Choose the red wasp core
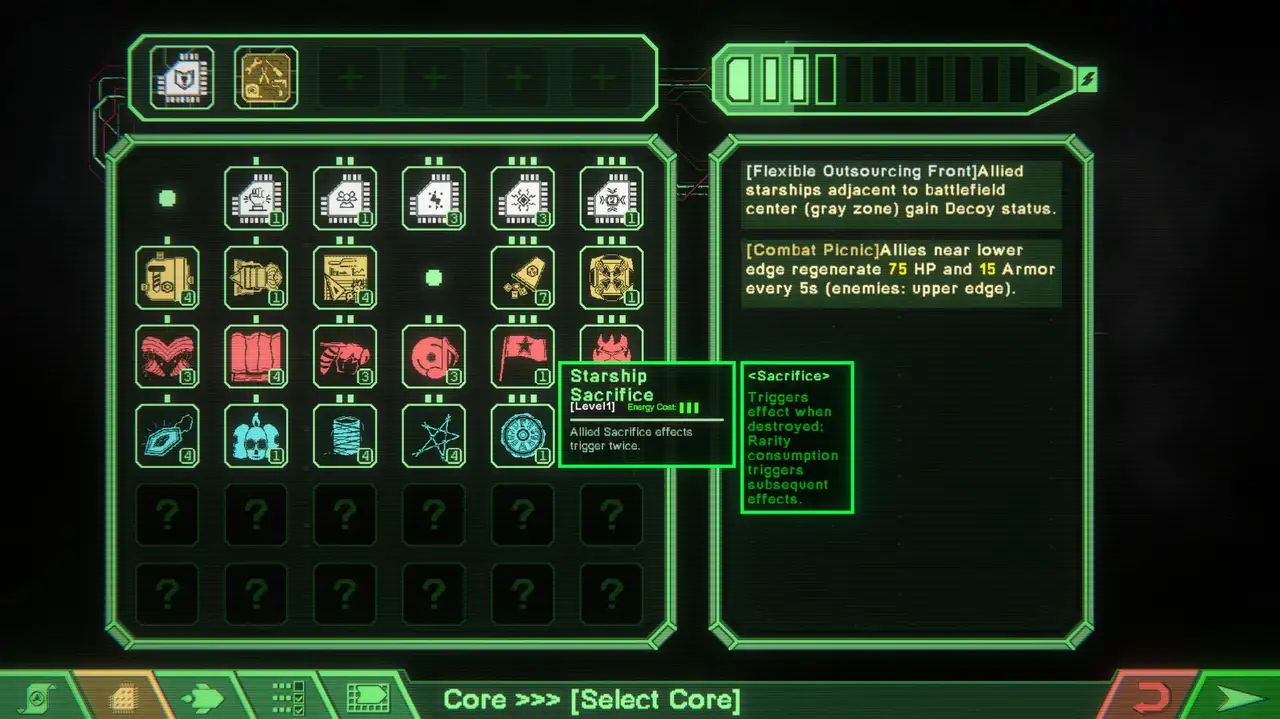Viewport: 1280px width, 719px height. [x=345, y=356]
